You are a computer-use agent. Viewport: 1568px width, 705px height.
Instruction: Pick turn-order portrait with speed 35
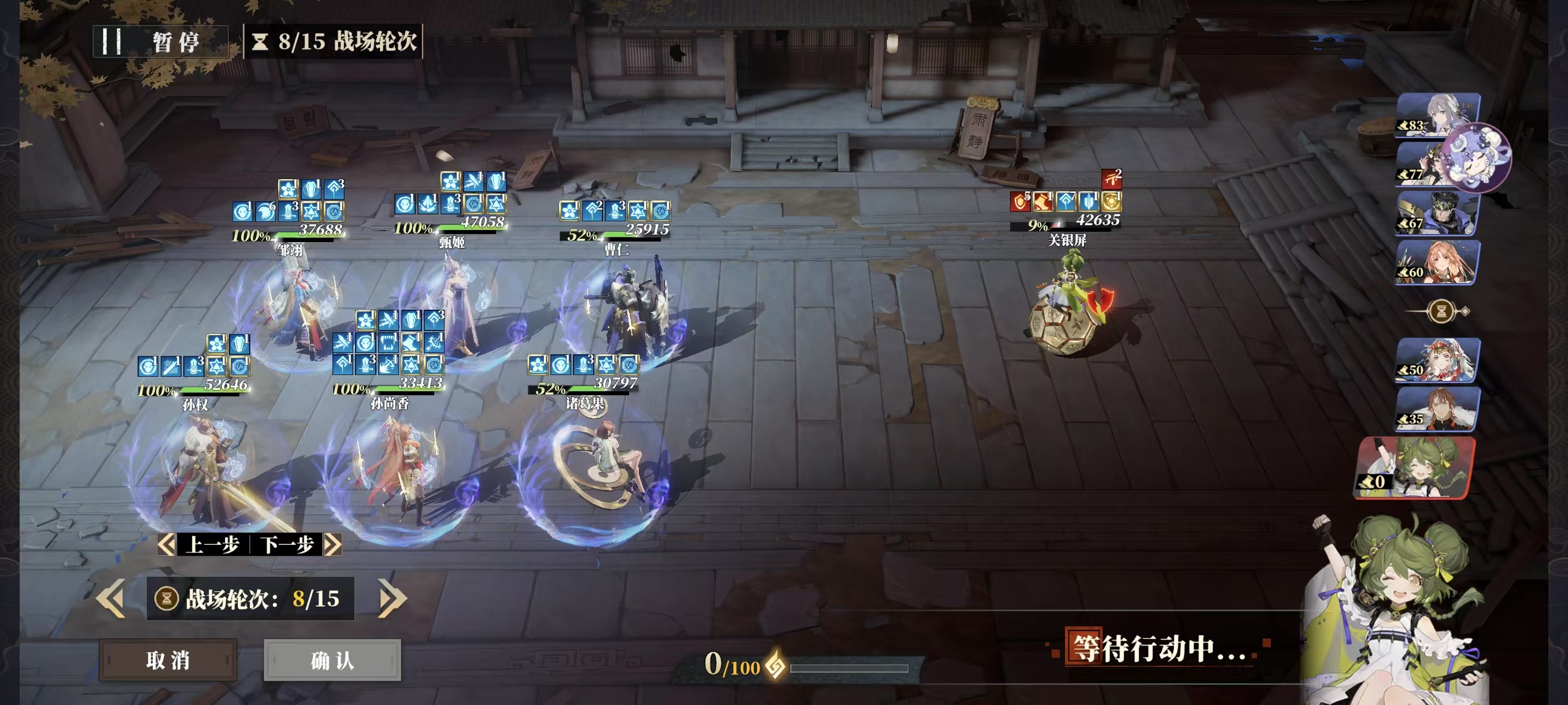(x=1437, y=409)
